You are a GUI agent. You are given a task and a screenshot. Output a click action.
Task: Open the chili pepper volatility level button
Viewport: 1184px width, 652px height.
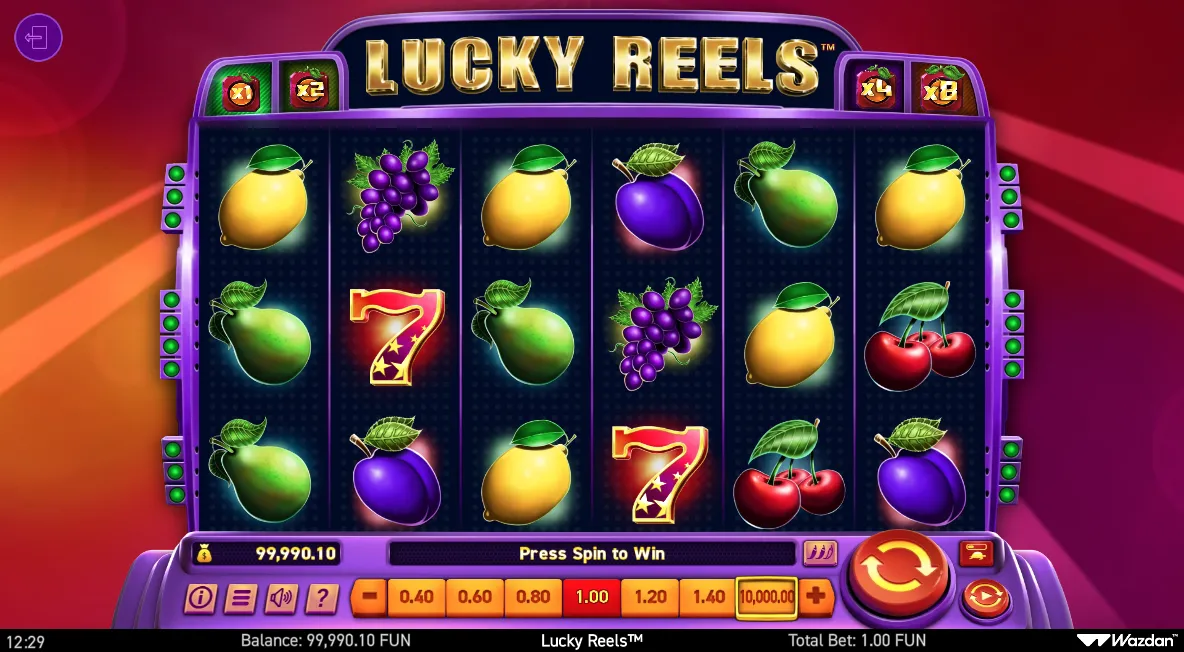(819, 553)
